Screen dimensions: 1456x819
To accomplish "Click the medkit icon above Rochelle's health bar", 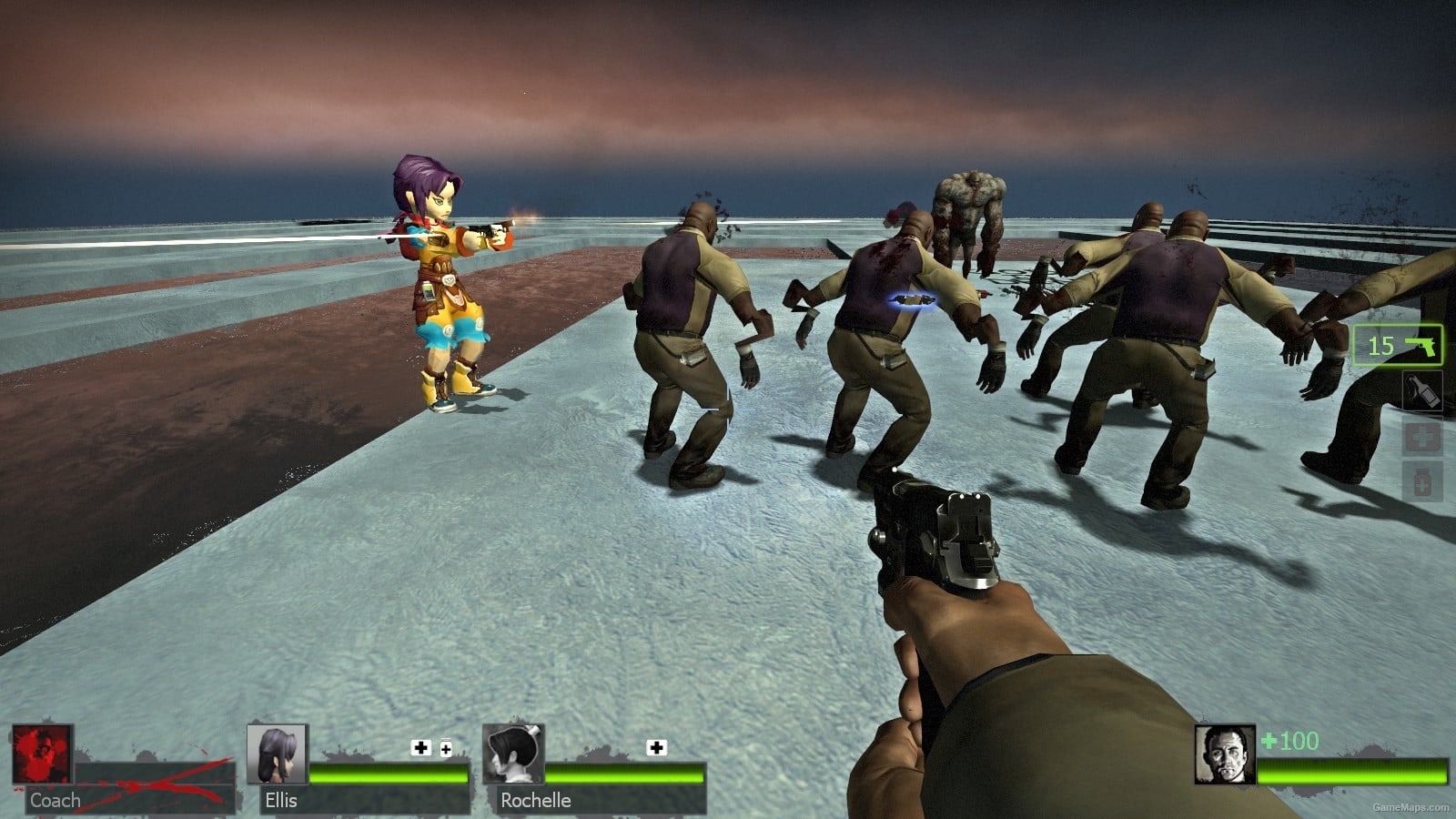I will 653,749.
